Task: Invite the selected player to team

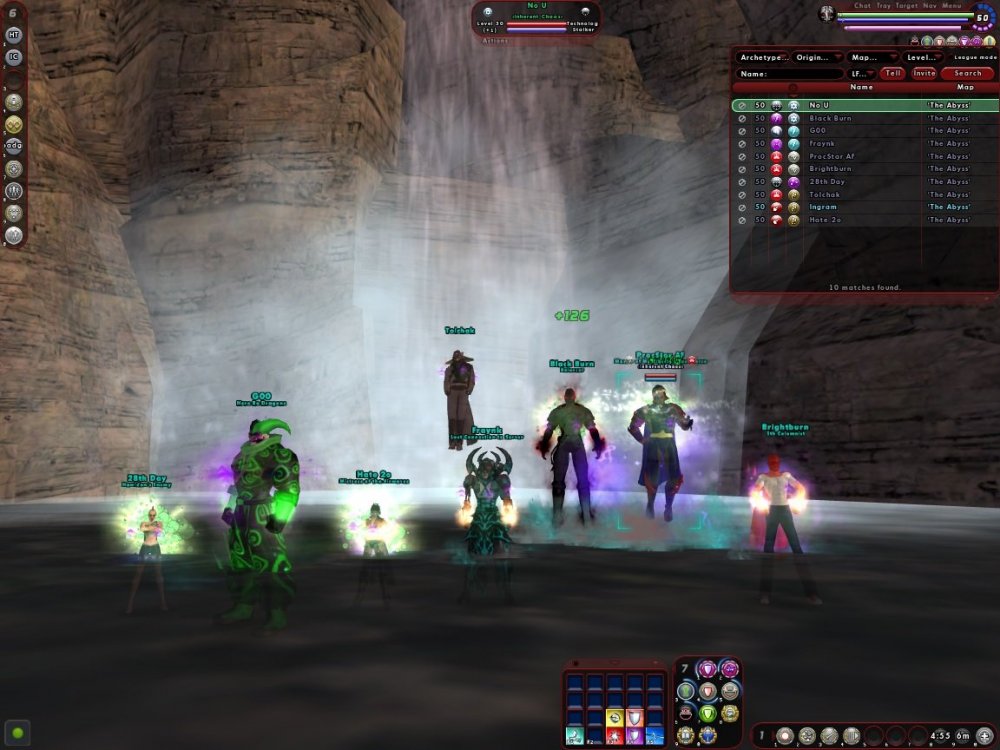Action: [923, 73]
